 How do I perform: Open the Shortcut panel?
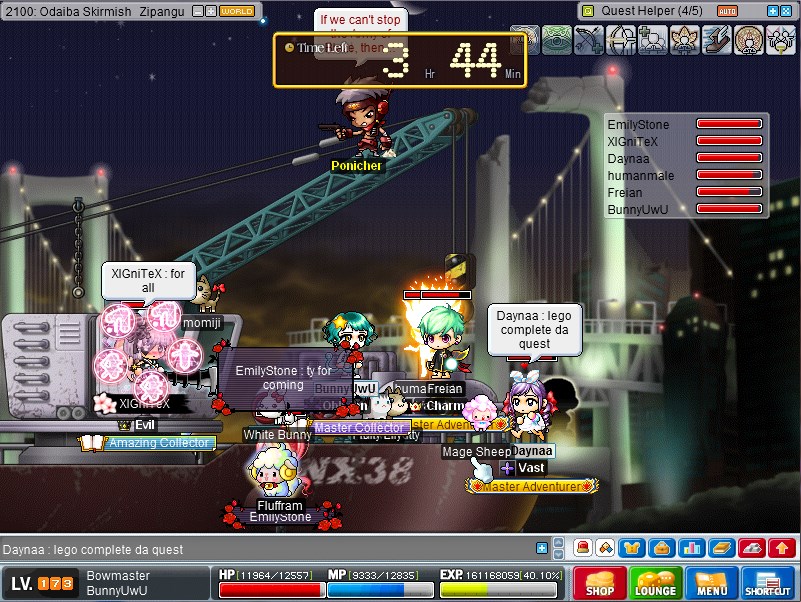(x=768, y=583)
